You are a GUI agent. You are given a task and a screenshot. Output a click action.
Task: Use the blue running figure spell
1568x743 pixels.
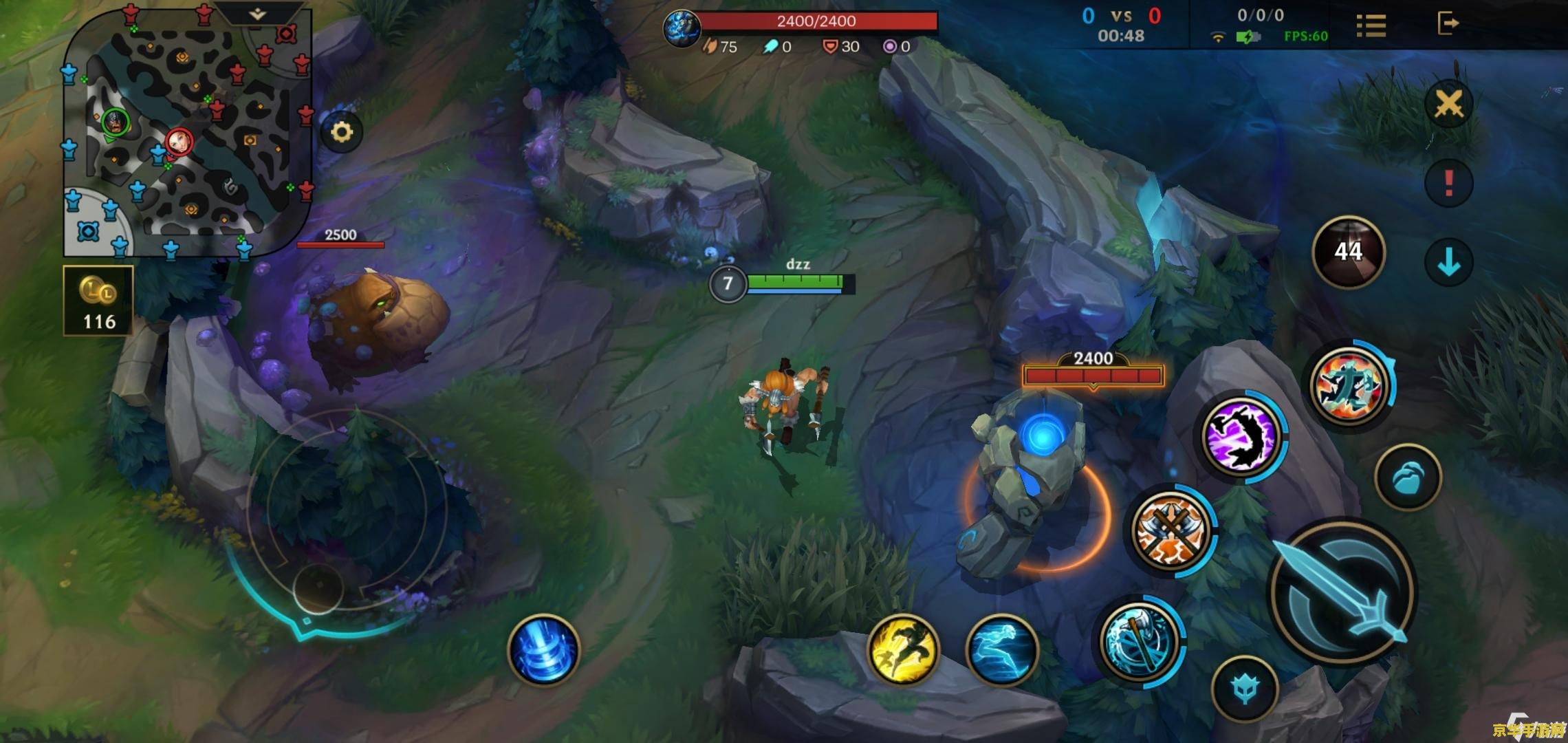[x=1001, y=649]
